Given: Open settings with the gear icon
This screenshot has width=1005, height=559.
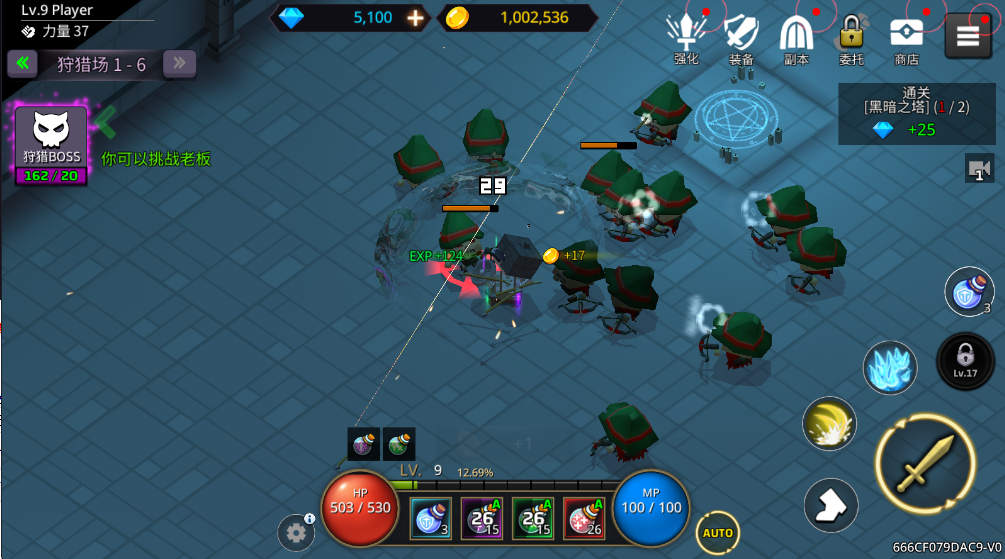Looking at the screenshot, I should point(295,533).
